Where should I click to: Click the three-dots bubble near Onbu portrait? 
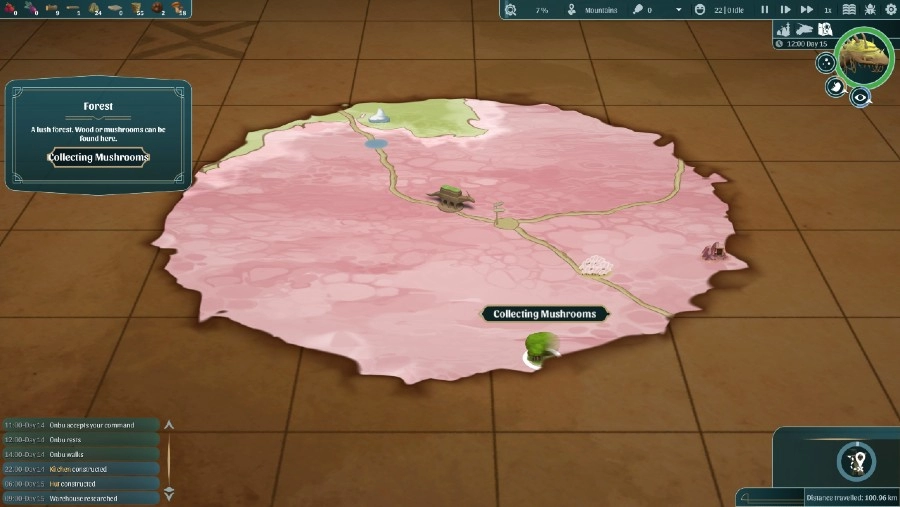coord(826,63)
